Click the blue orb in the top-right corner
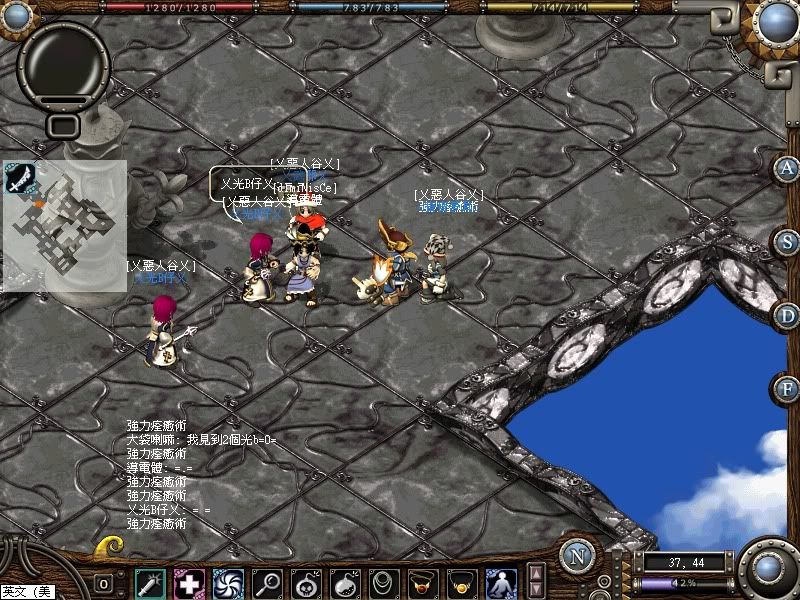The image size is (800, 600). [x=775, y=22]
